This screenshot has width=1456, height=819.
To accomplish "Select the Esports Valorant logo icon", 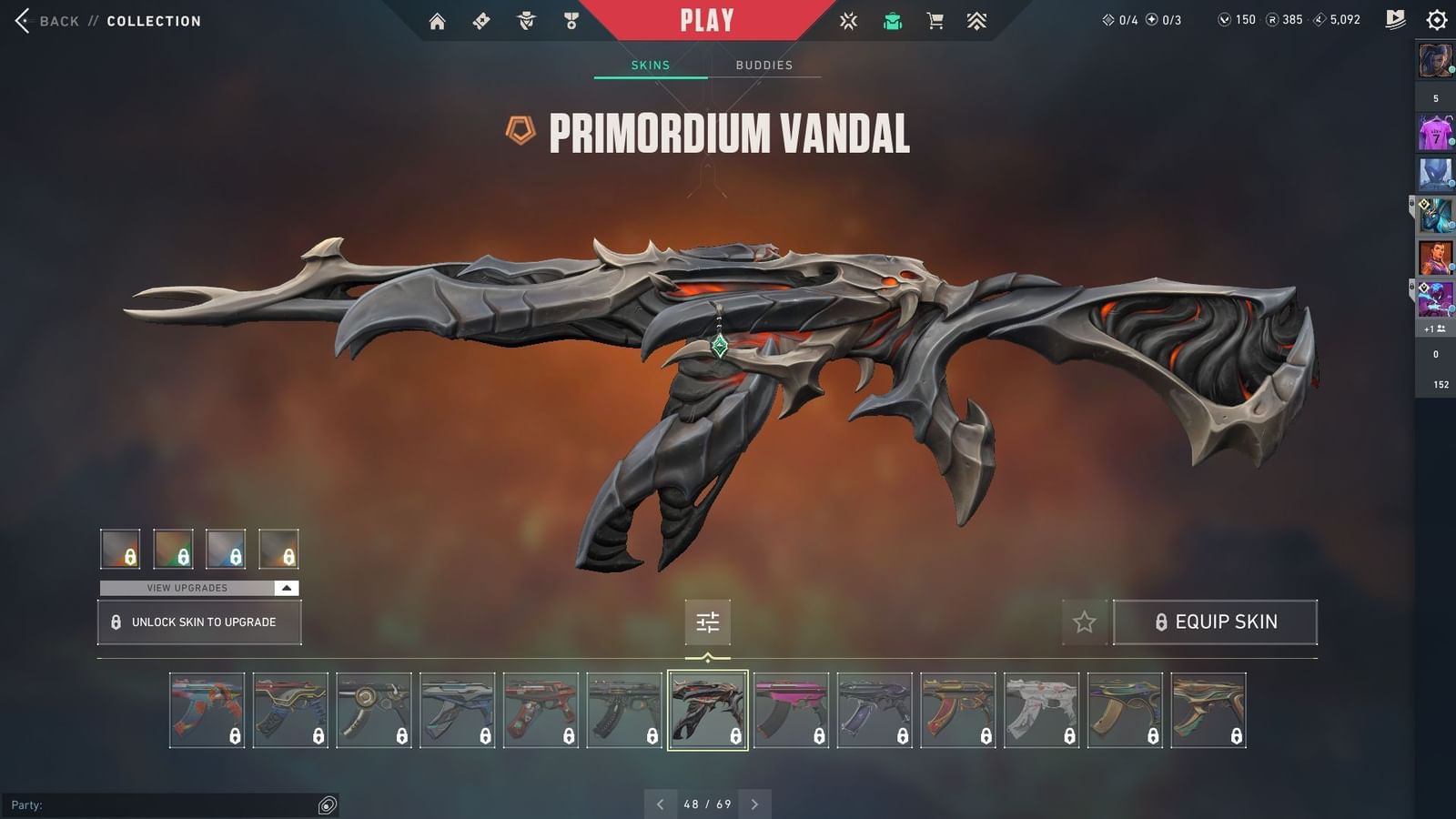I will click(x=847, y=20).
